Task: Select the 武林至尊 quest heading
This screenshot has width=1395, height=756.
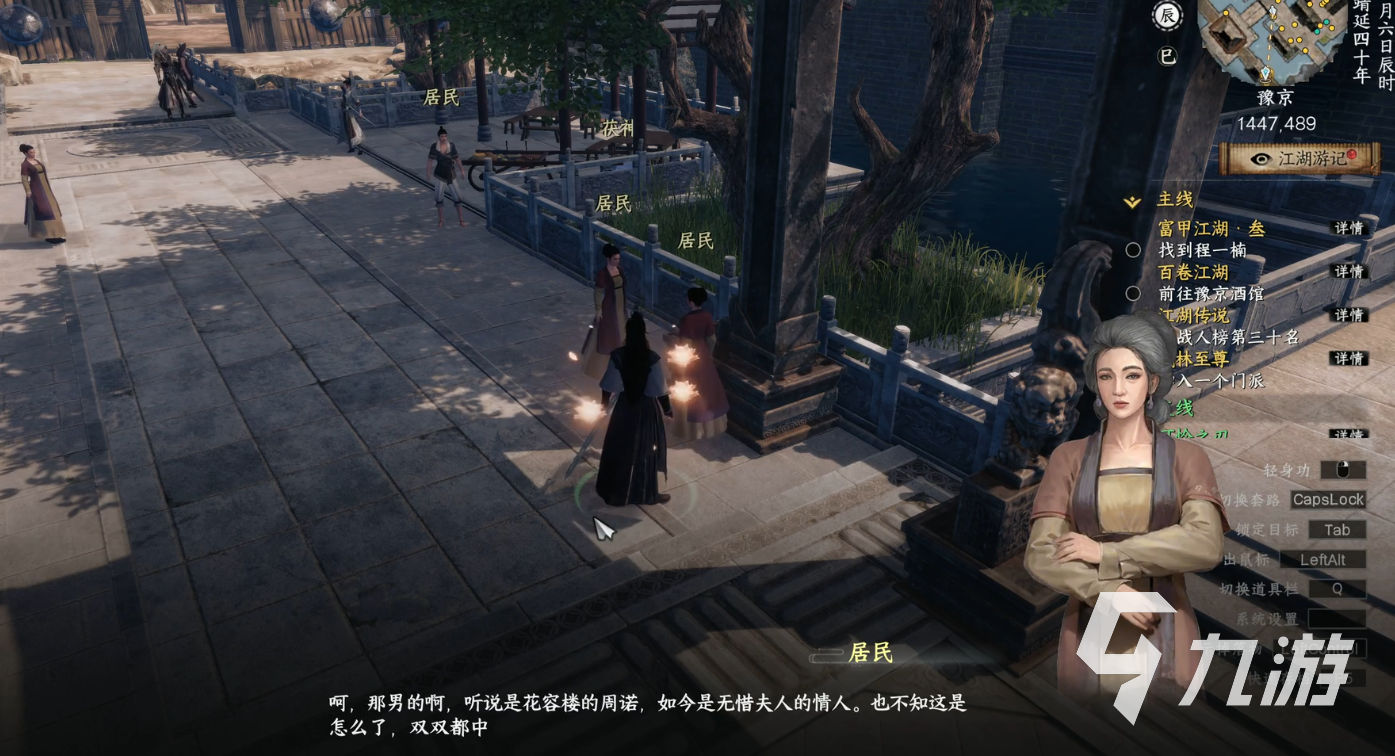Action: 1200,358
